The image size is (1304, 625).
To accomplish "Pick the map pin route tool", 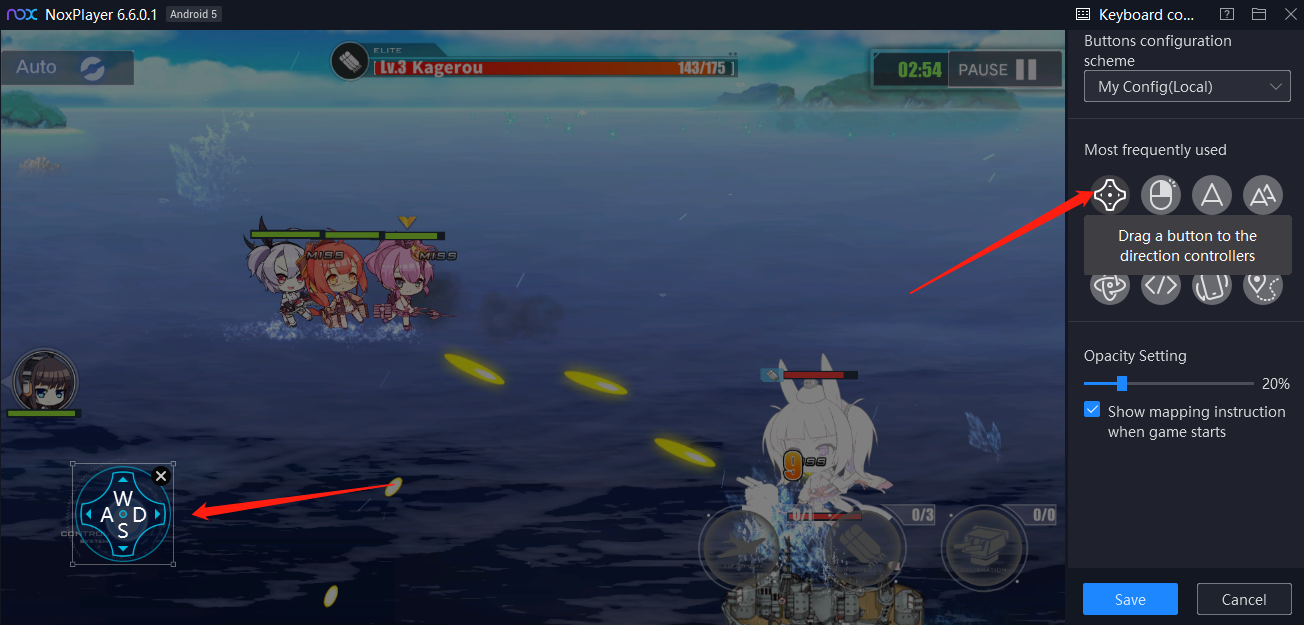I will (1263, 287).
